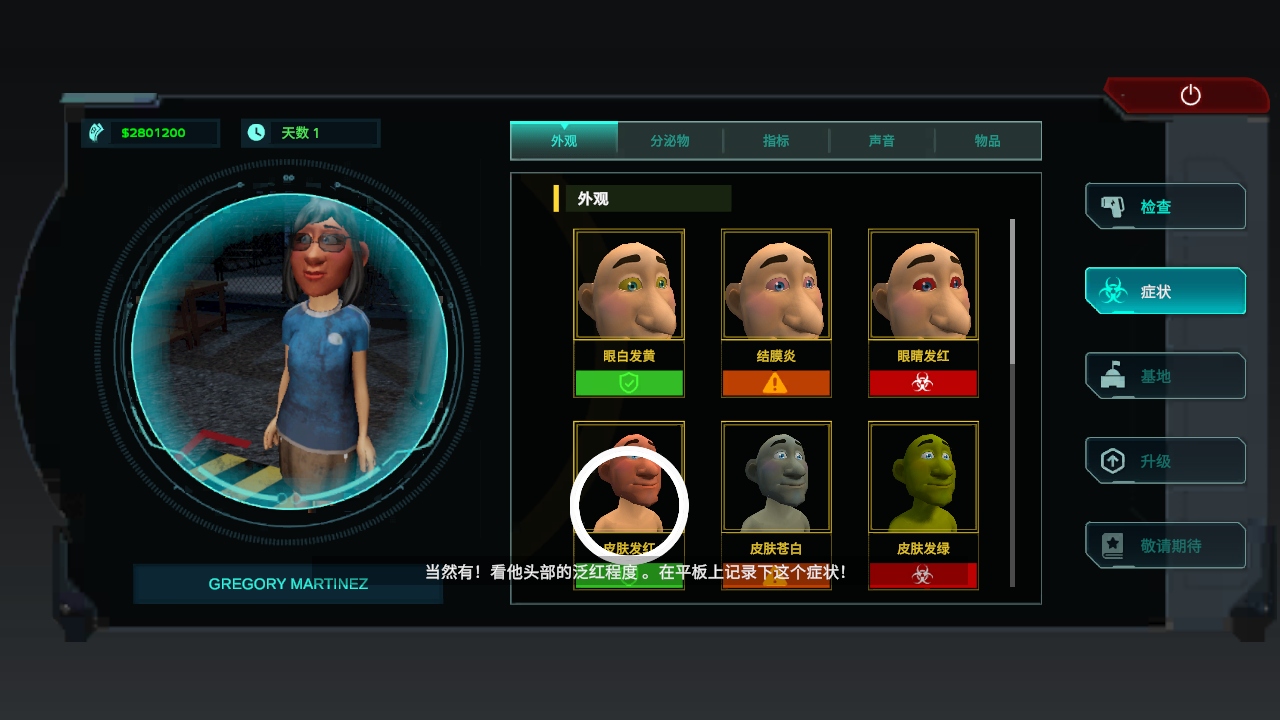Go to the 基地 base menu
Screen dimensions: 1280x720
[x=1165, y=376]
